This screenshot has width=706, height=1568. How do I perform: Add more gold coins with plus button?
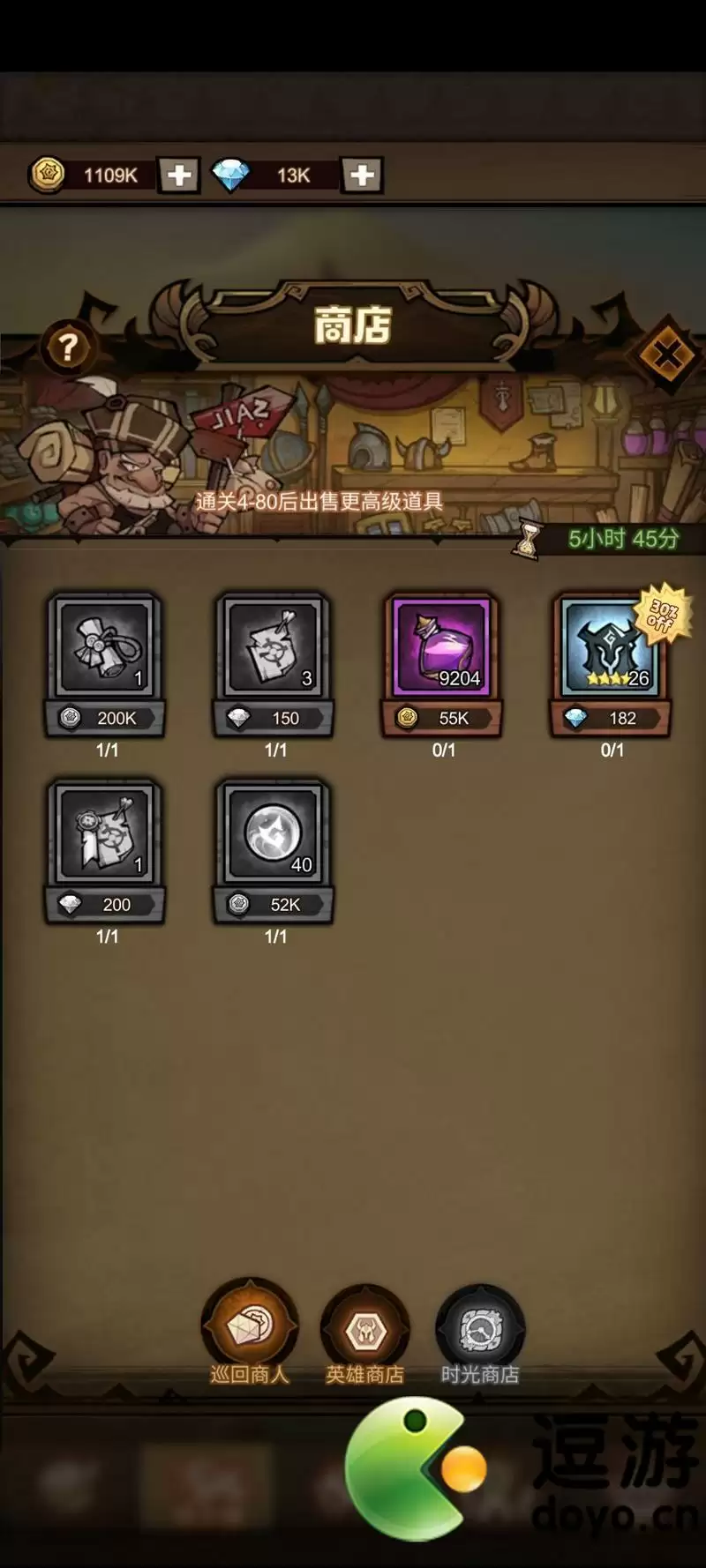pos(179,175)
